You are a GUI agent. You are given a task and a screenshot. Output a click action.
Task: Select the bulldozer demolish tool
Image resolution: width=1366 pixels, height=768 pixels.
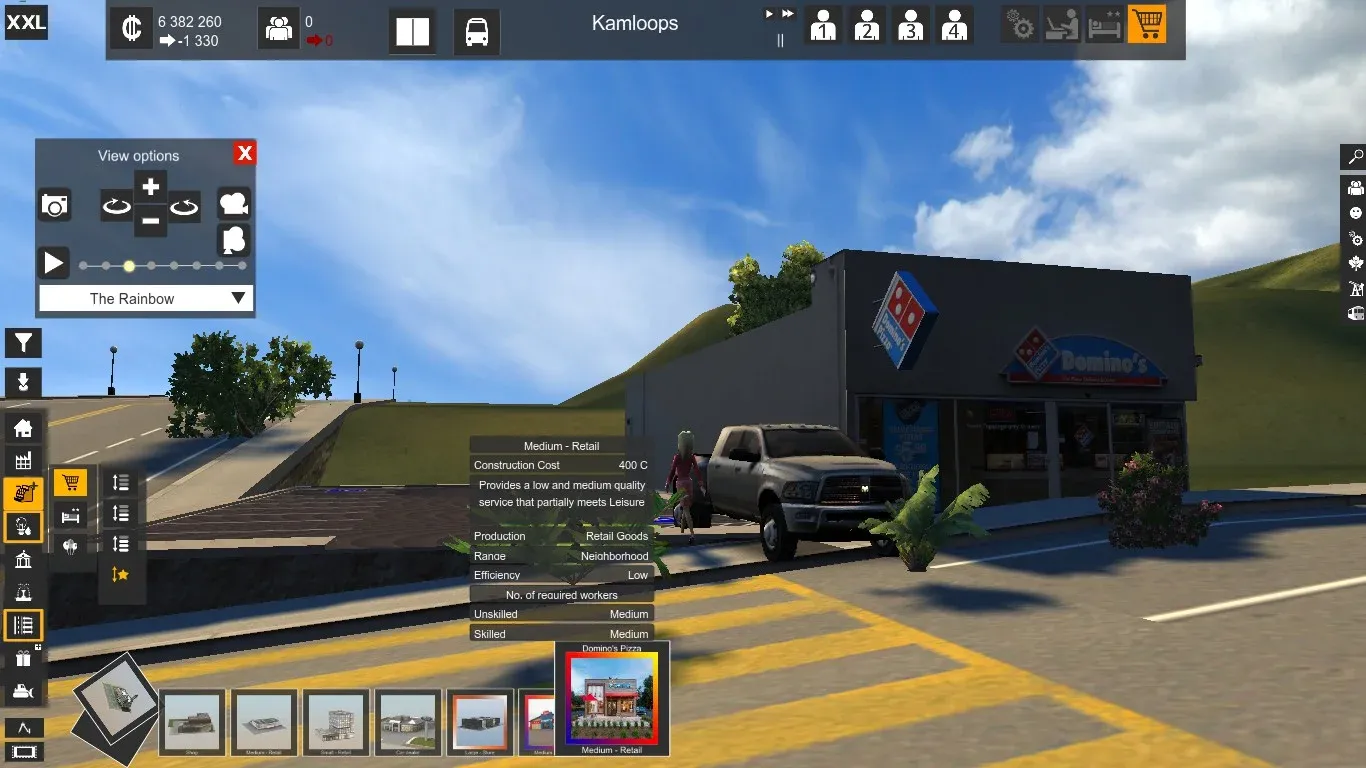(23, 692)
